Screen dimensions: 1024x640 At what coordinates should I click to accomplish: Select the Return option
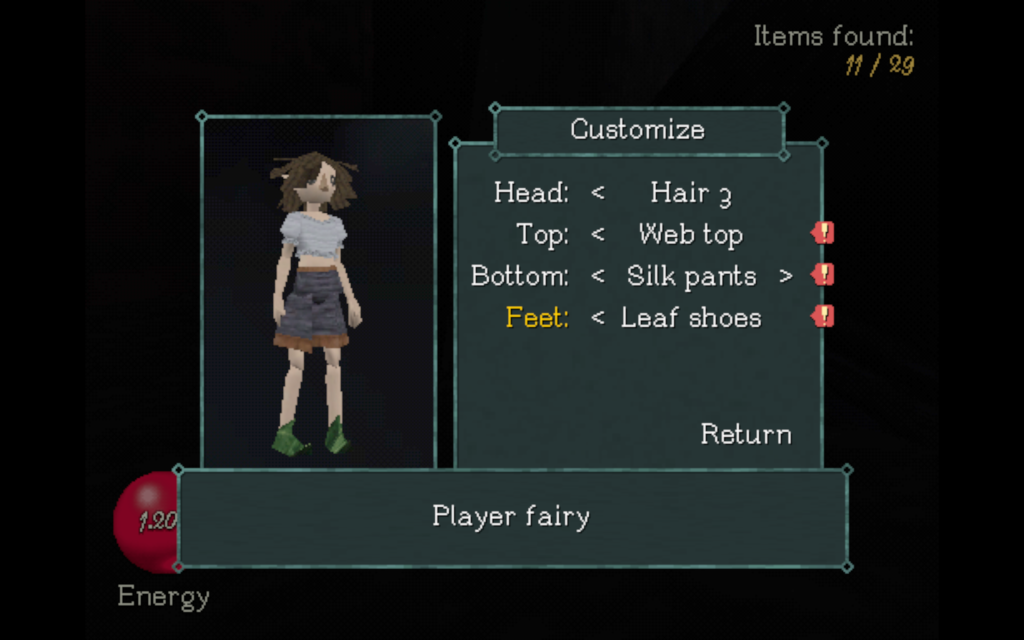(745, 434)
